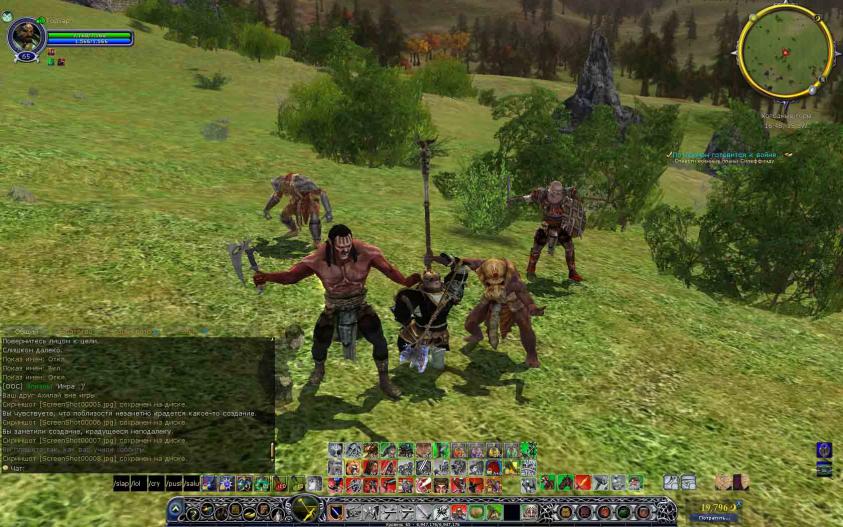Click the crossed-weapons auto-attack button
Image resolution: width=843 pixels, height=527 pixels.
click(303, 508)
